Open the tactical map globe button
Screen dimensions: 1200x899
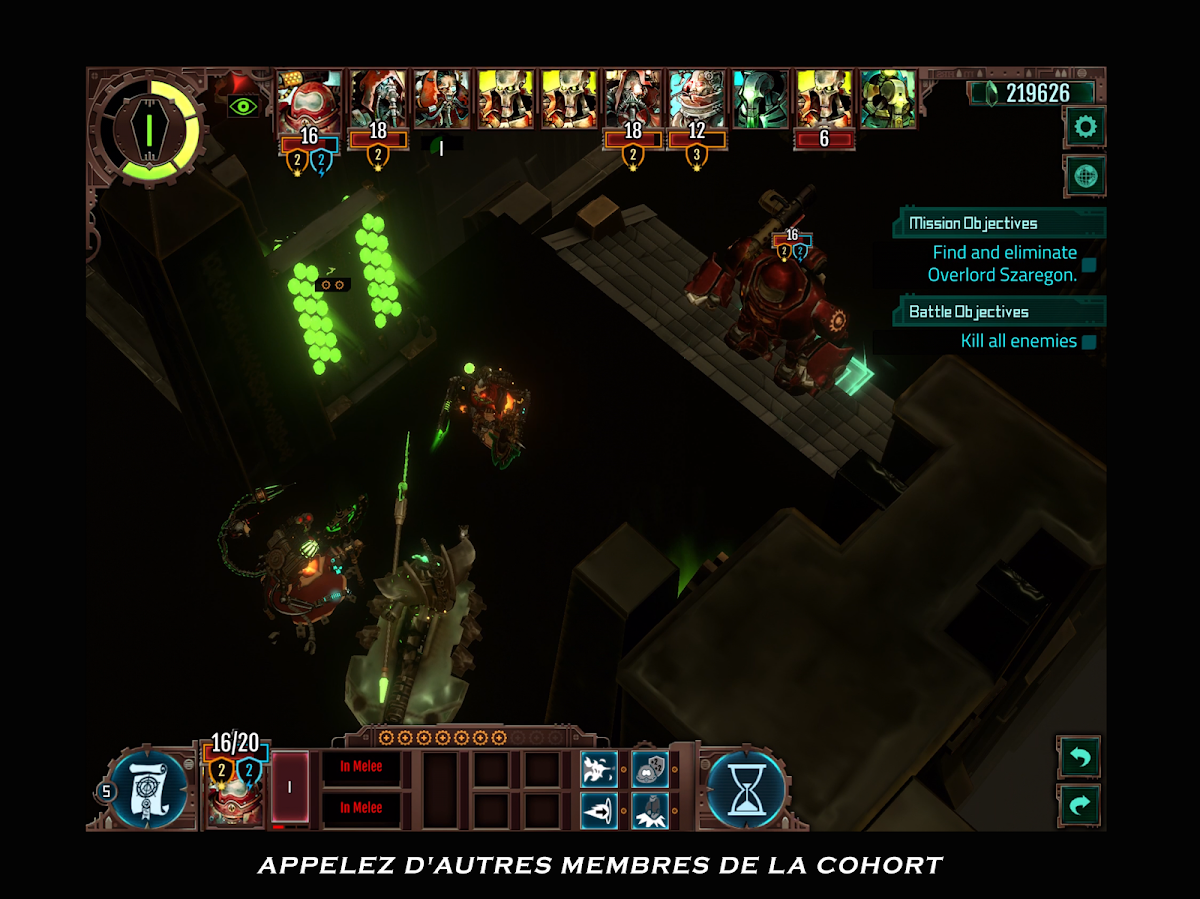click(1084, 176)
